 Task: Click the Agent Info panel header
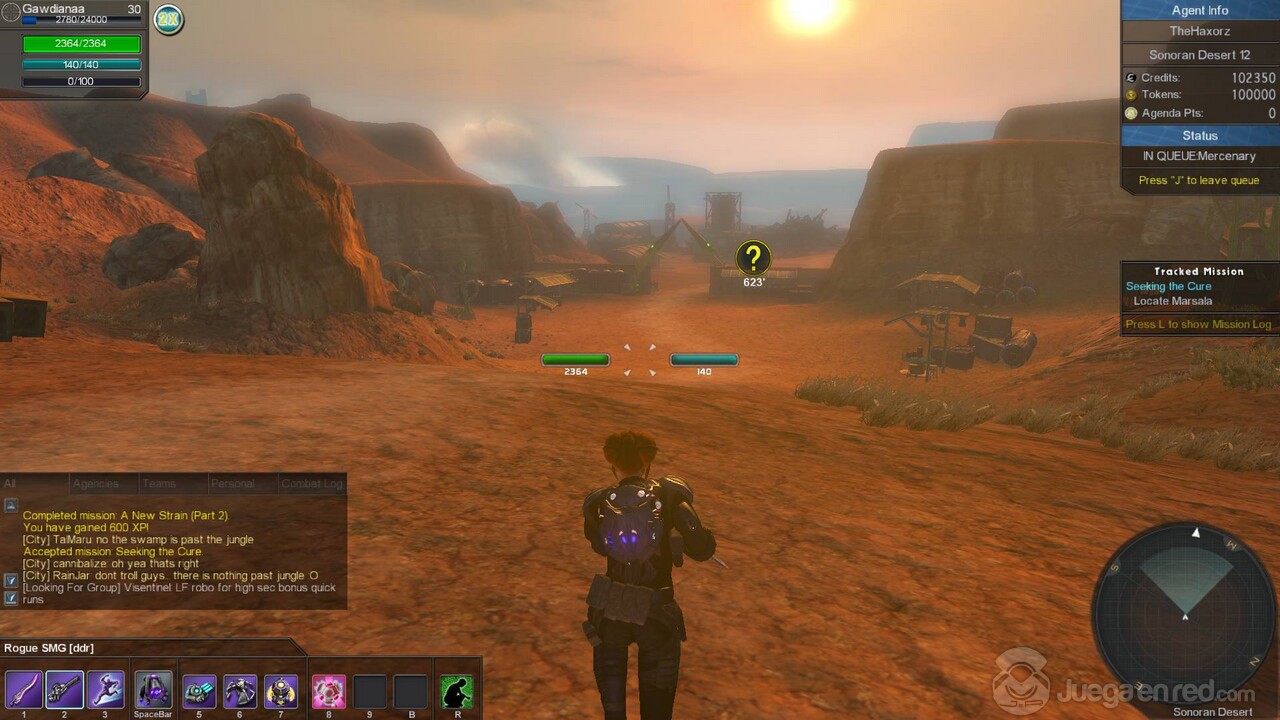point(1200,10)
